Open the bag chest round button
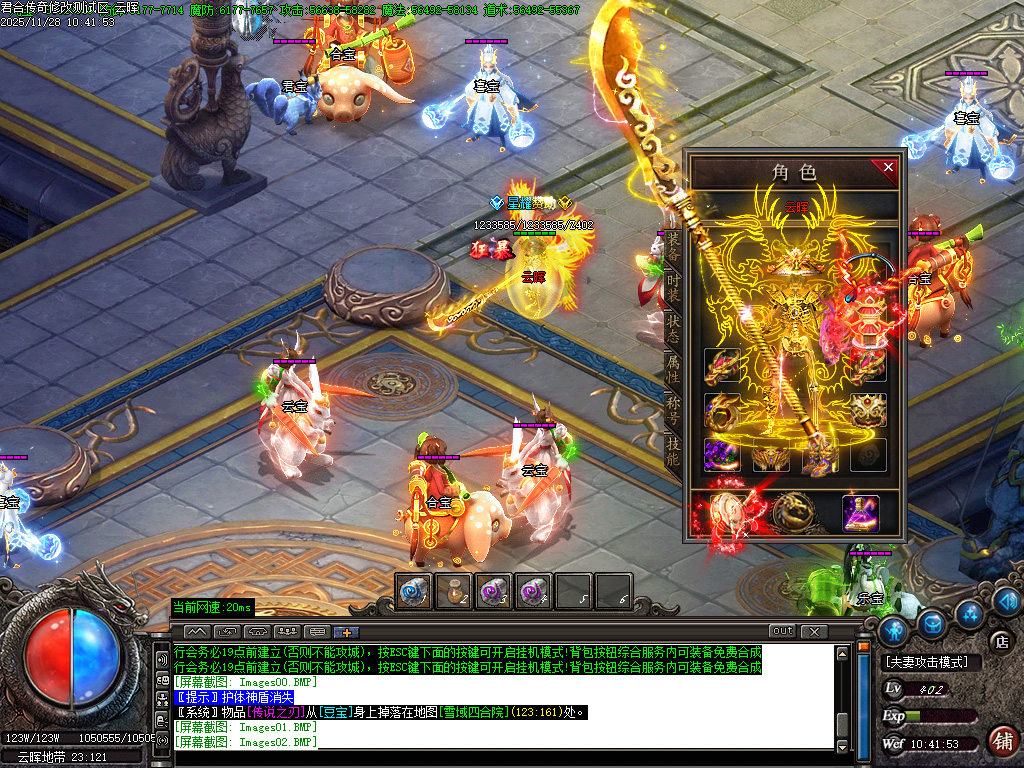Image resolution: width=1024 pixels, height=768 pixels. click(933, 623)
